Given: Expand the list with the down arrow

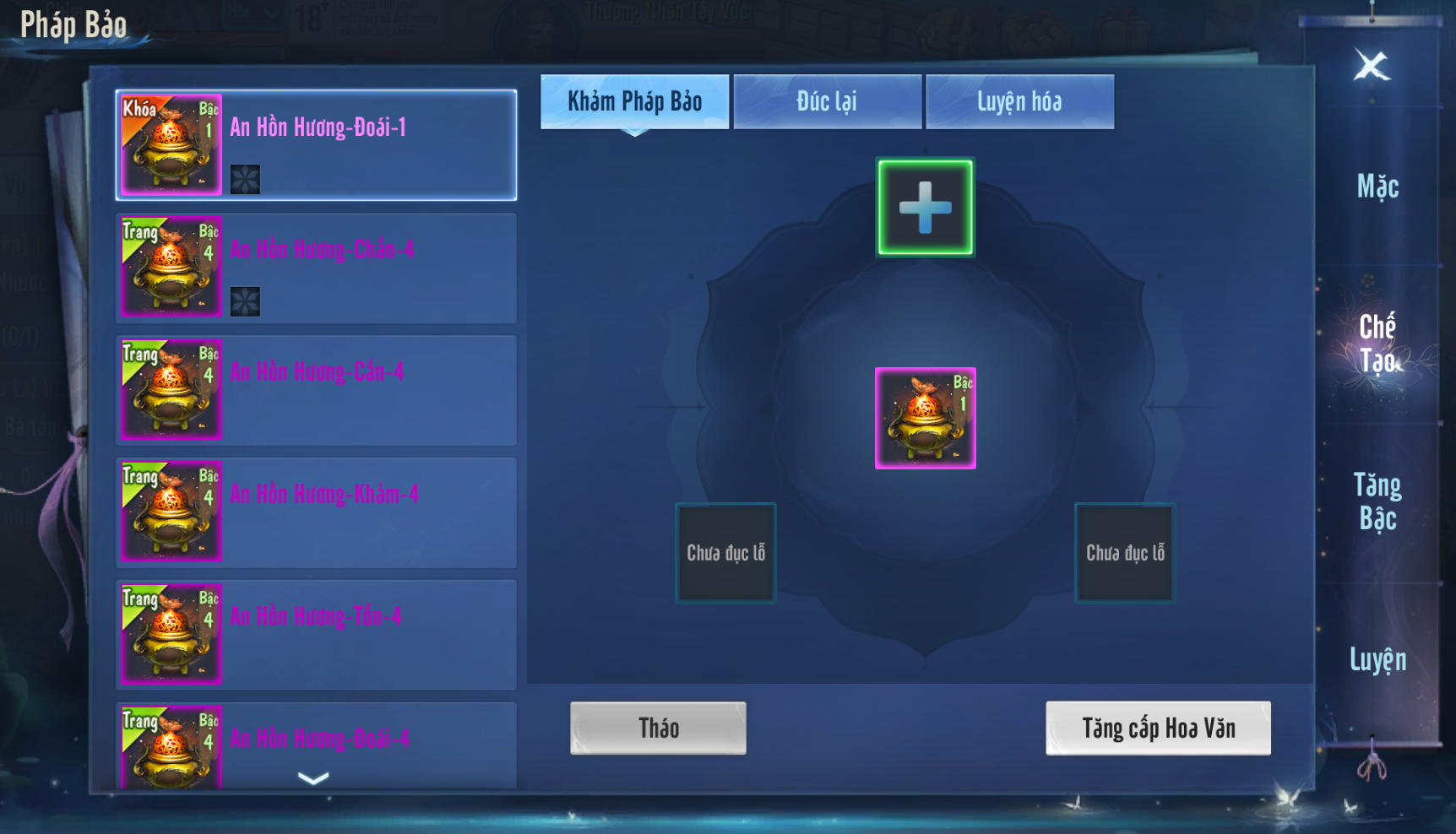Looking at the screenshot, I should click(x=313, y=779).
